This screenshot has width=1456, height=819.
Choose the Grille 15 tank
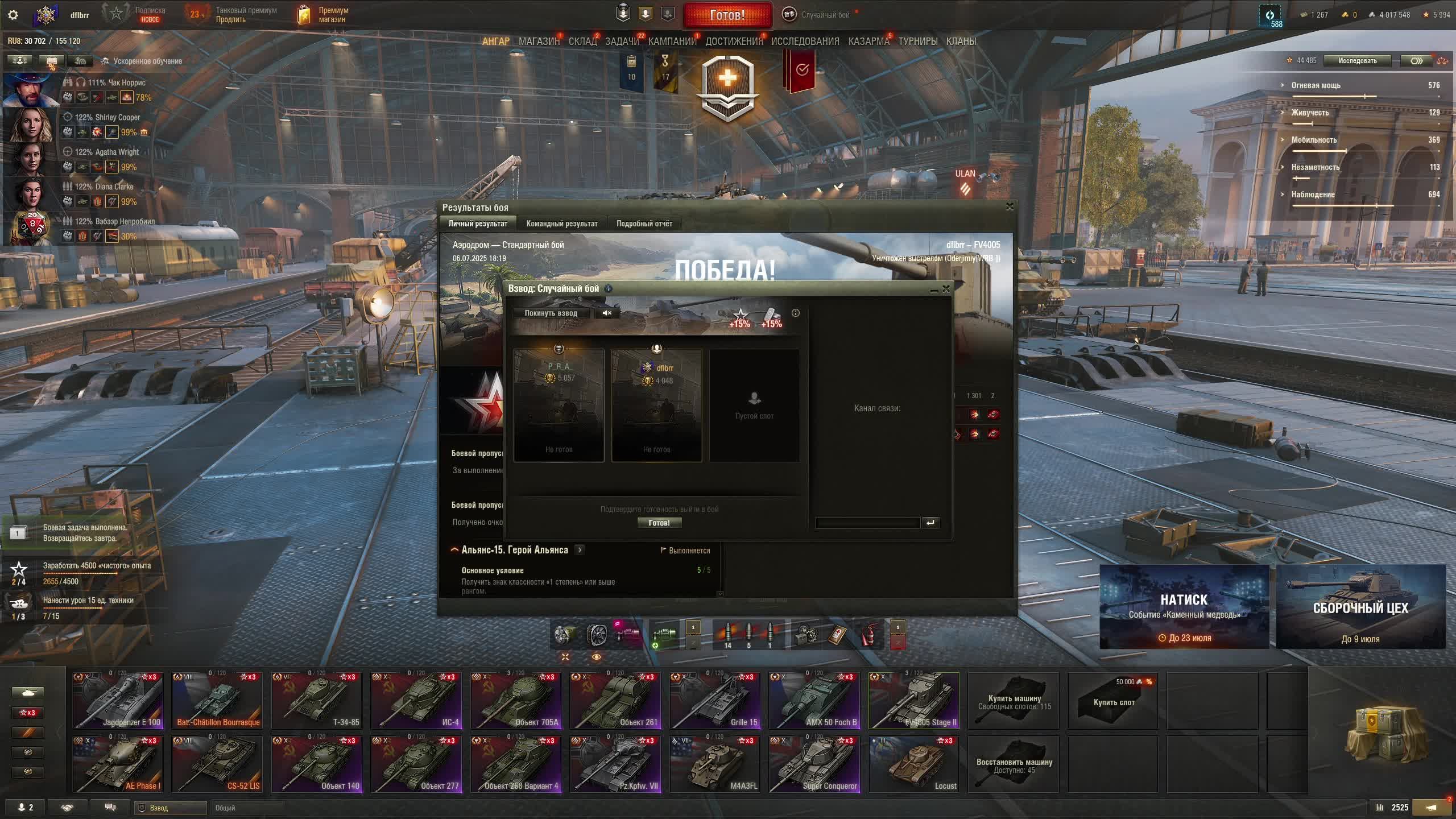coord(715,700)
